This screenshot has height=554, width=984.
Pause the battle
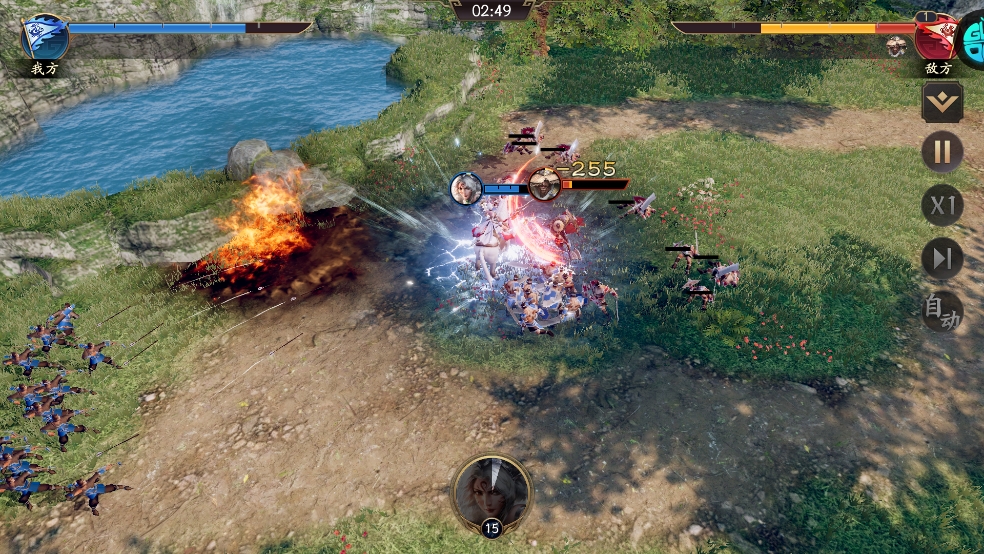coord(942,153)
